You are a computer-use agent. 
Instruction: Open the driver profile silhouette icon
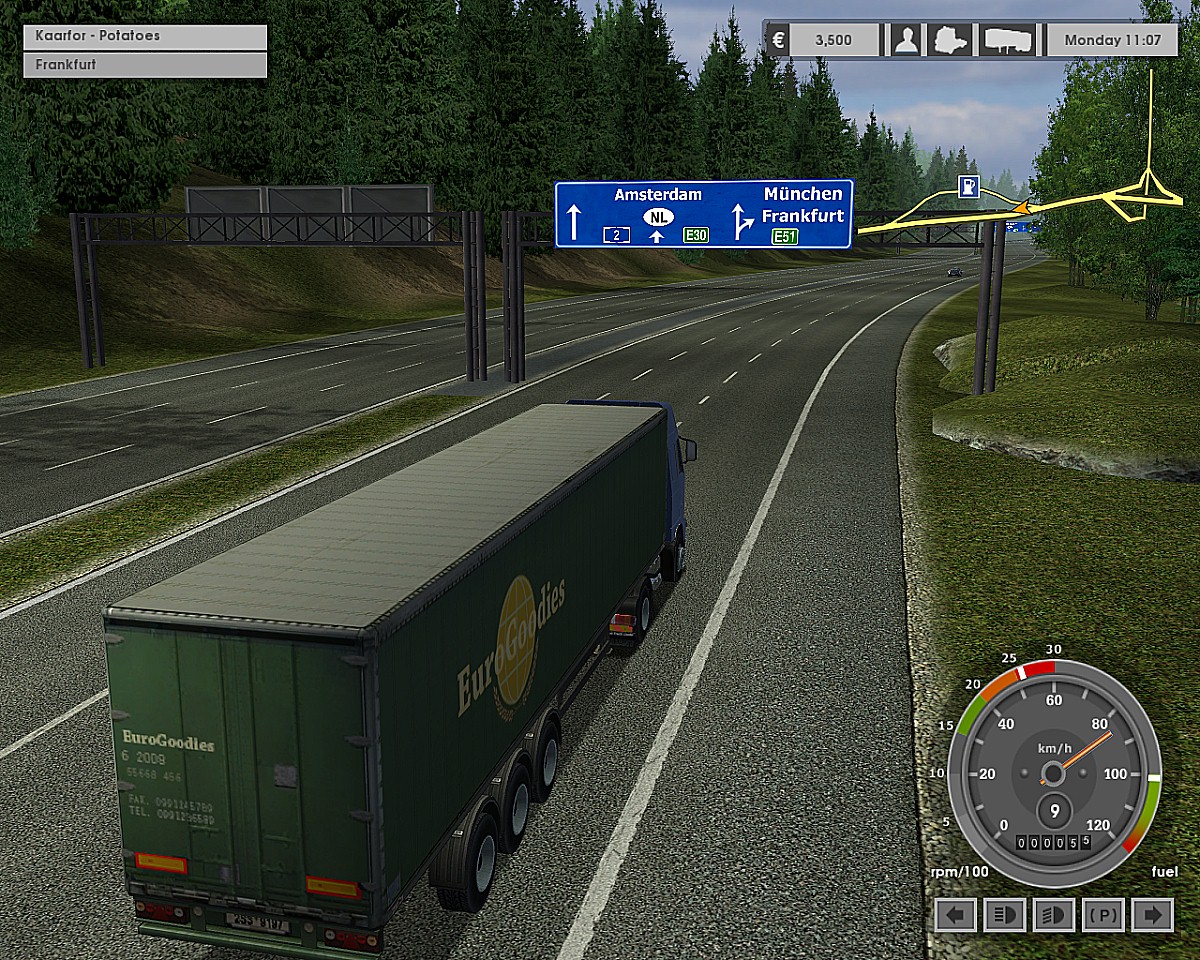(x=906, y=40)
